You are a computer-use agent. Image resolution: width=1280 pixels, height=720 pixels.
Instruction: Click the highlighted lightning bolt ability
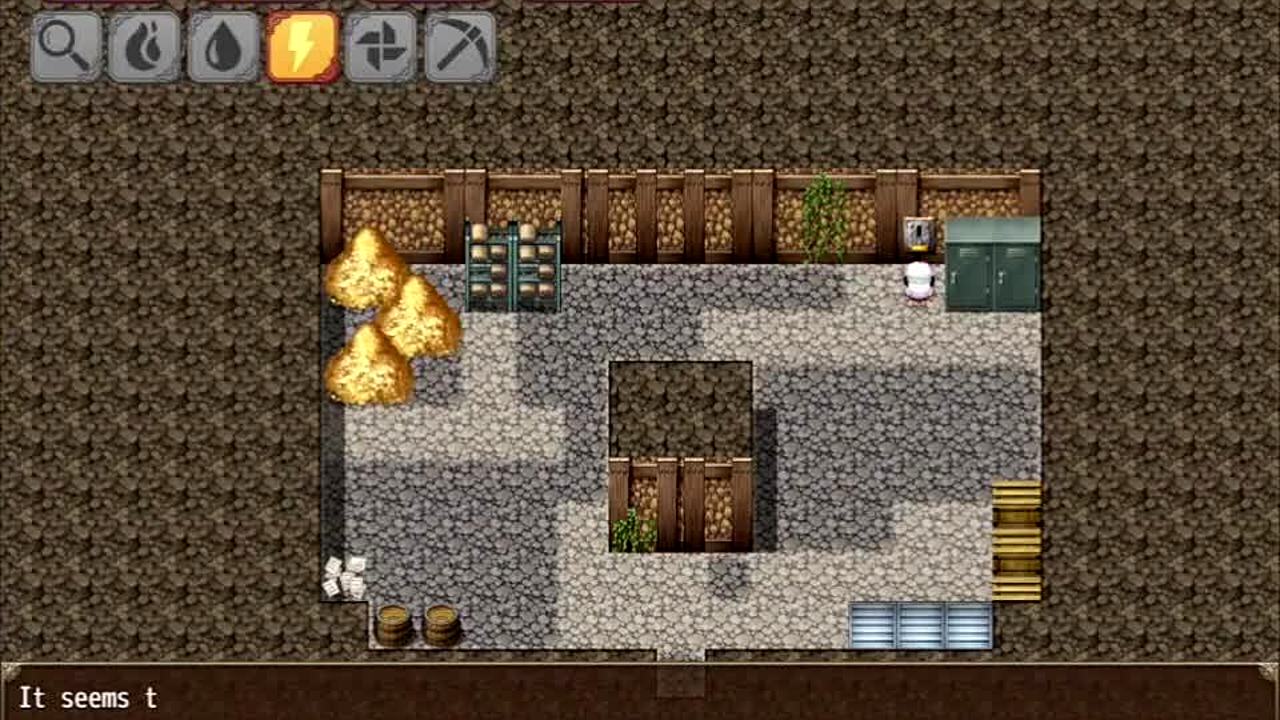coord(302,47)
